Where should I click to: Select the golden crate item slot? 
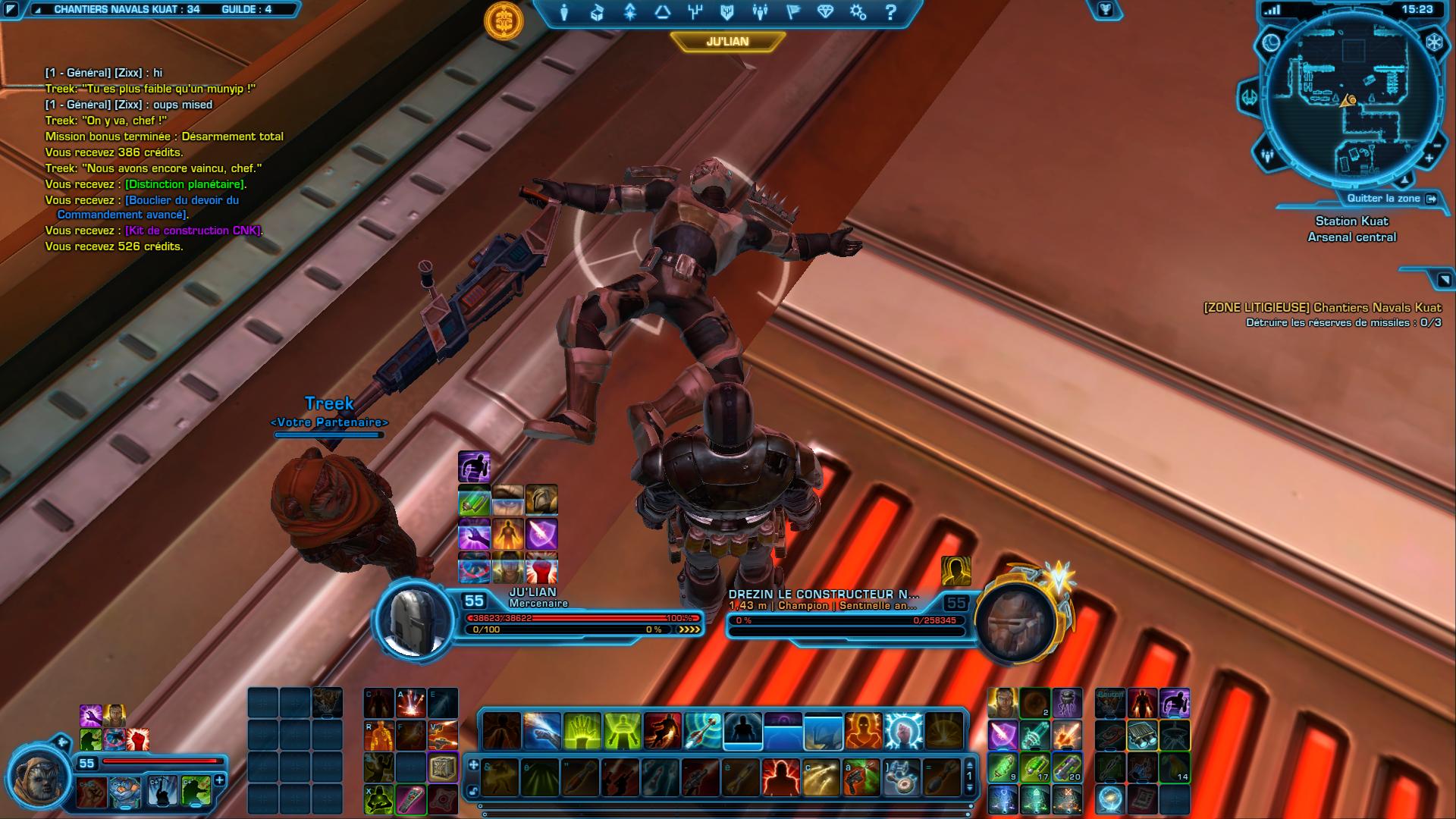[x=443, y=767]
